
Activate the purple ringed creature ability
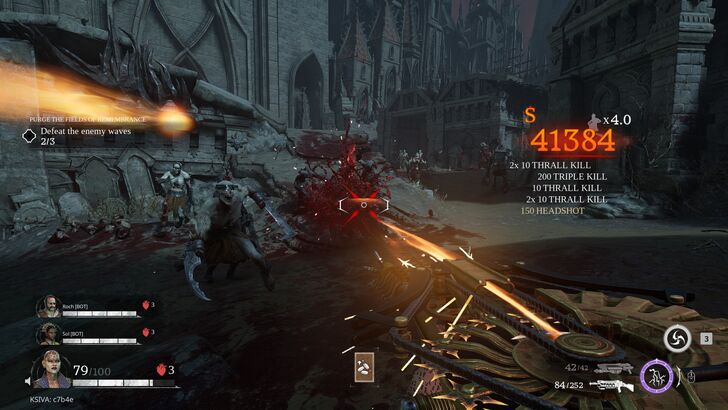pos(656,376)
